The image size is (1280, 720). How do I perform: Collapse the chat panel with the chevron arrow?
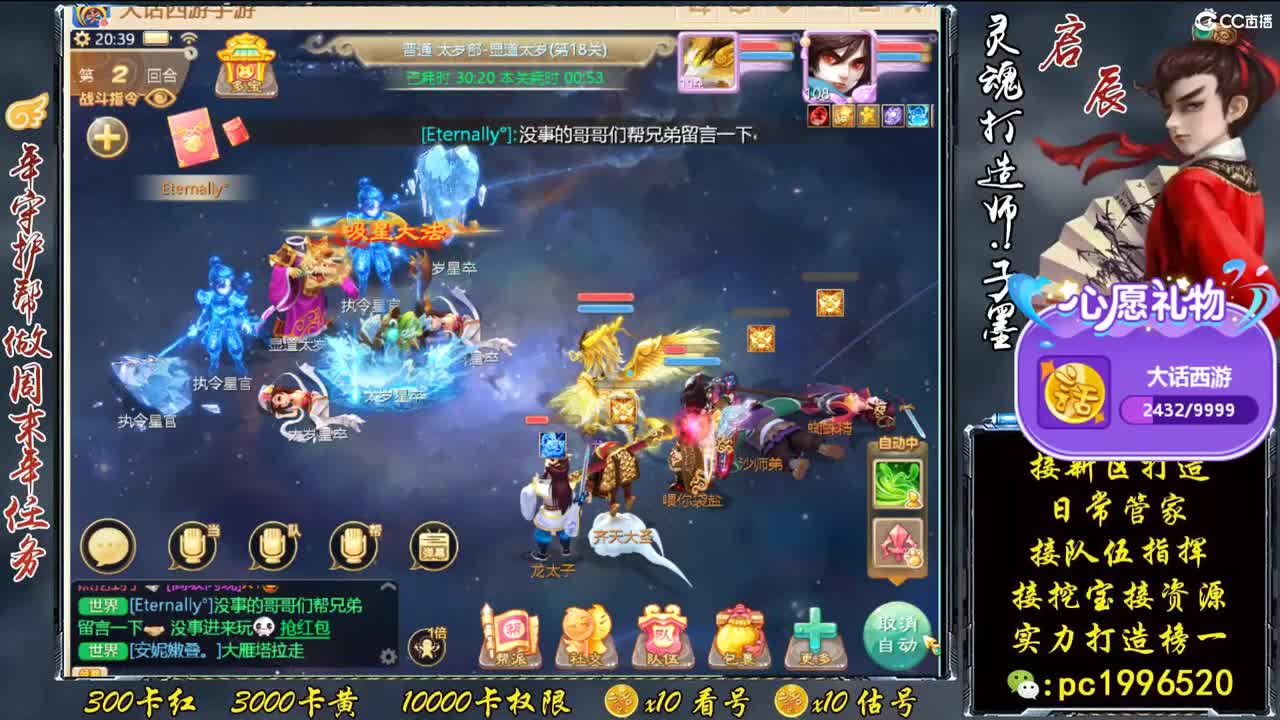click(x=388, y=585)
